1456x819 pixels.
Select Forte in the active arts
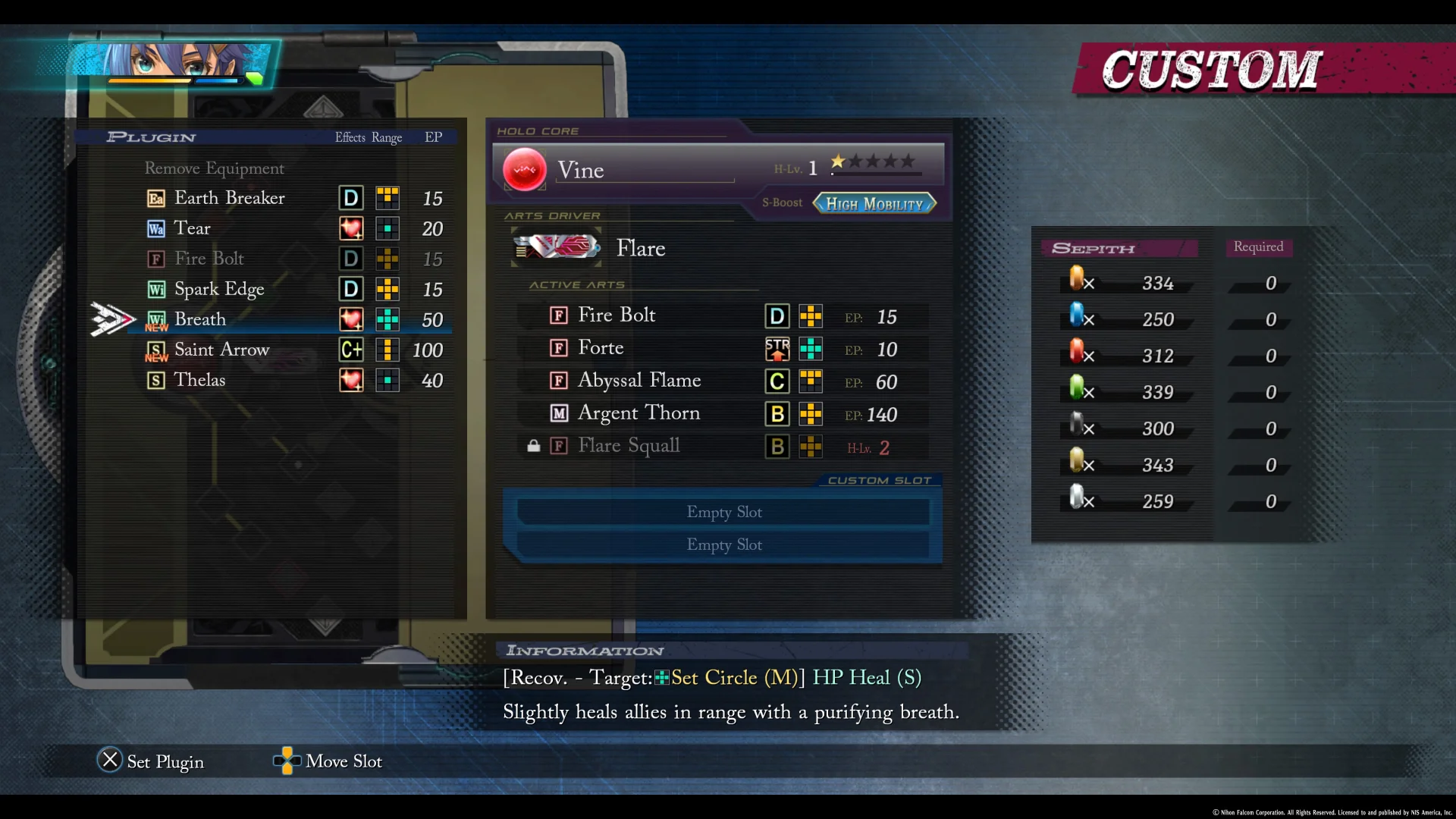[x=601, y=348]
